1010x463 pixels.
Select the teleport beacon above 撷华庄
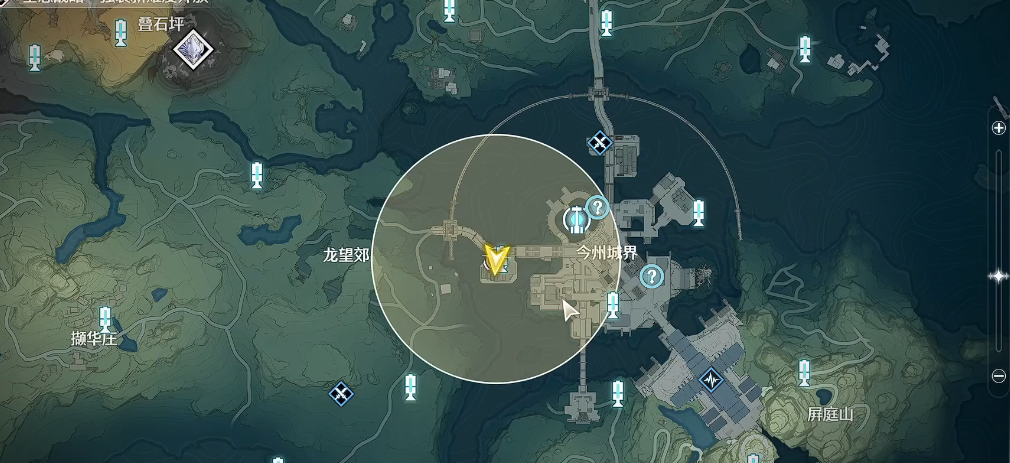click(105, 318)
